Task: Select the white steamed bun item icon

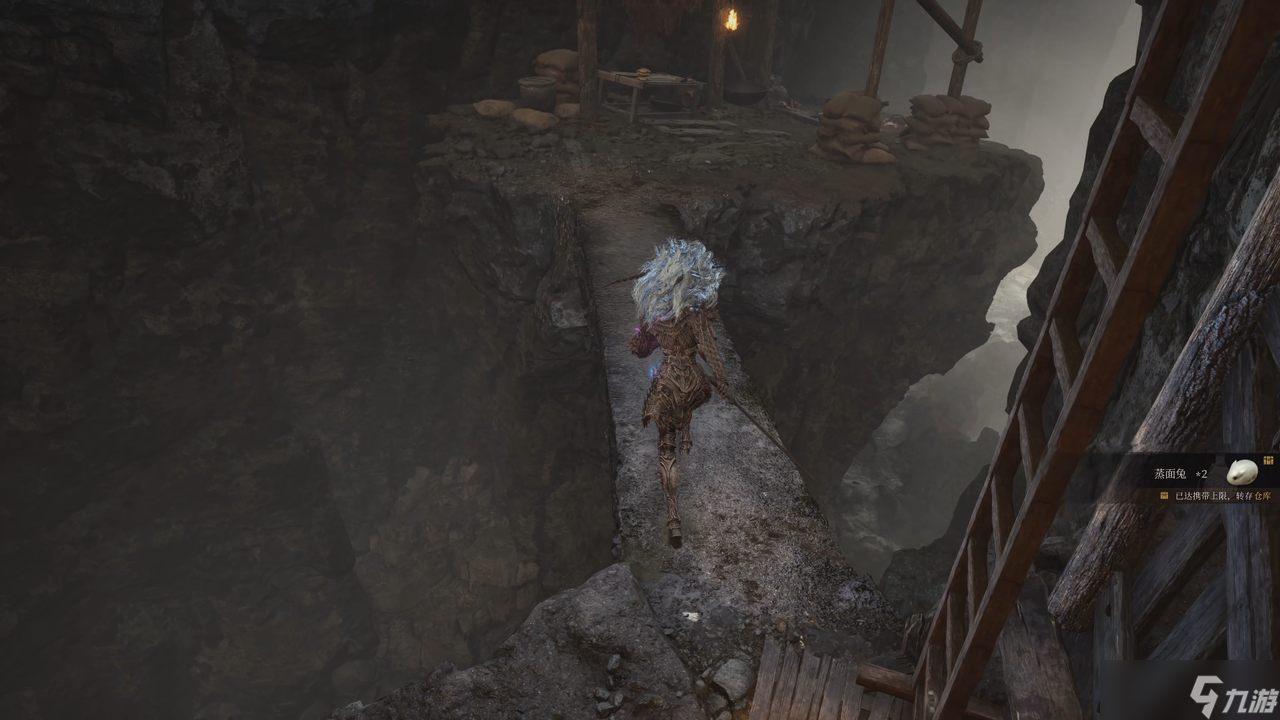Action: pyautogui.click(x=1241, y=472)
